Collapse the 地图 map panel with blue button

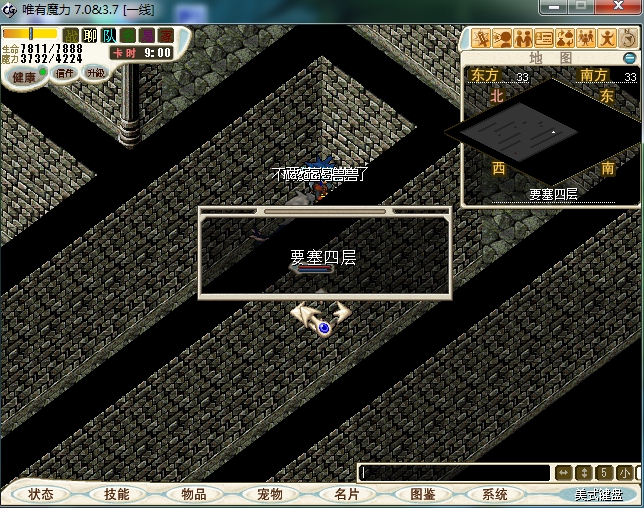629,58
